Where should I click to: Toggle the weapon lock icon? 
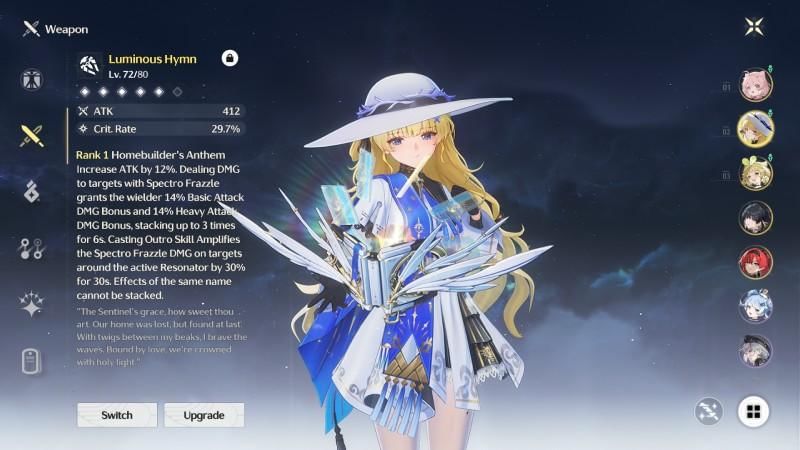(x=229, y=58)
